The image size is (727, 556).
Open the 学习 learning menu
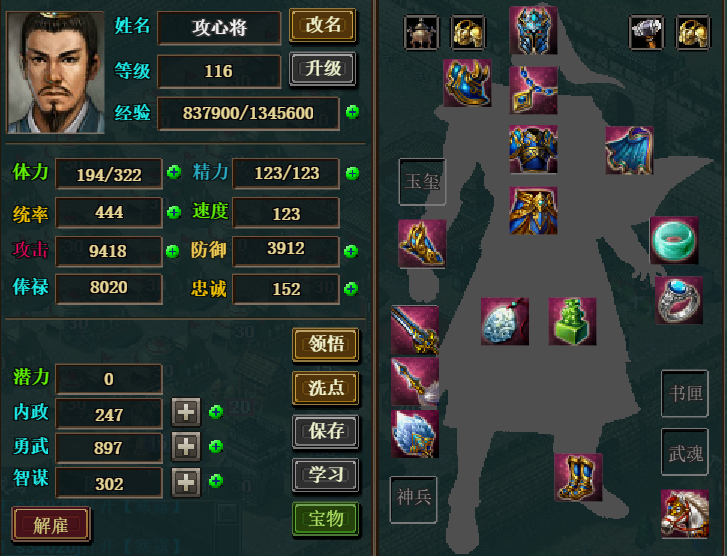325,475
